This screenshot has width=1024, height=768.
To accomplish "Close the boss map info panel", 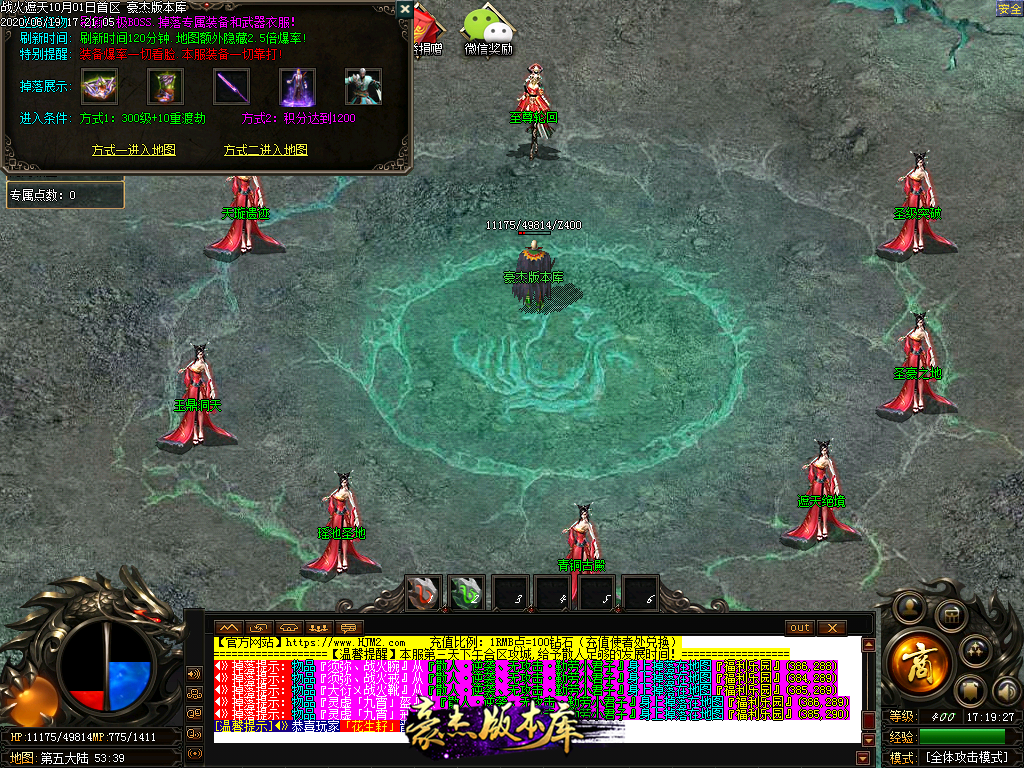I will tap(404, 9).
